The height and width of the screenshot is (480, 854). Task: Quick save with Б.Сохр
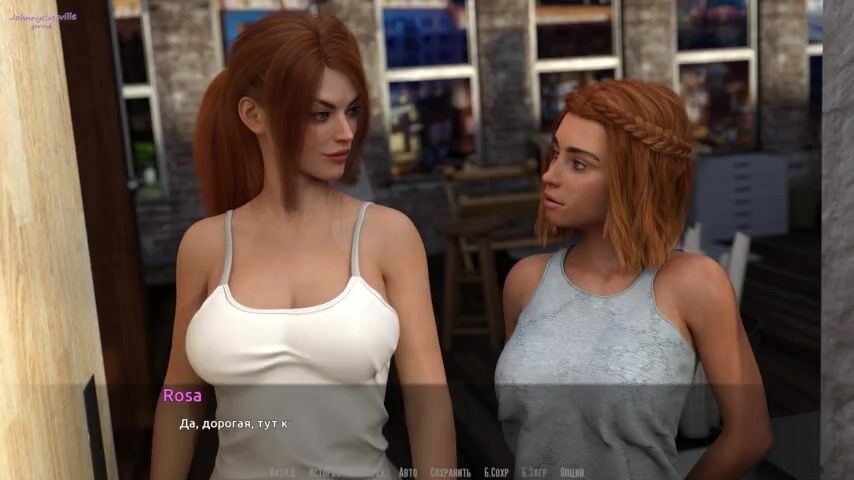tap(497, 472)
